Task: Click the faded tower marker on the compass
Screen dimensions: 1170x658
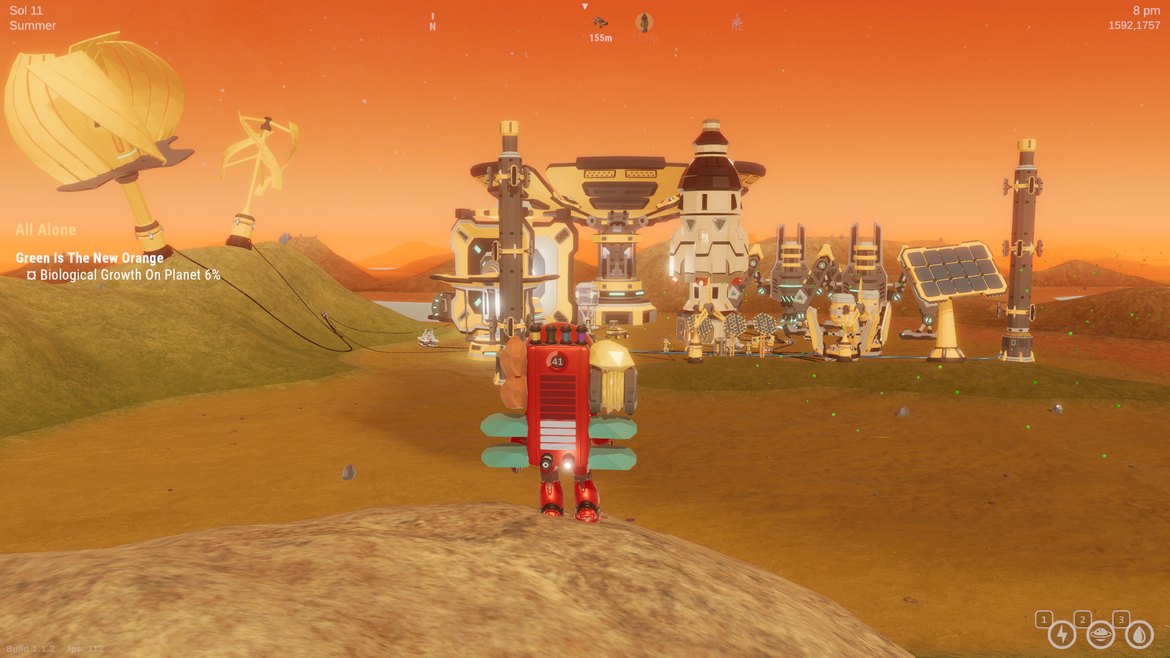Action: point(737,21)
